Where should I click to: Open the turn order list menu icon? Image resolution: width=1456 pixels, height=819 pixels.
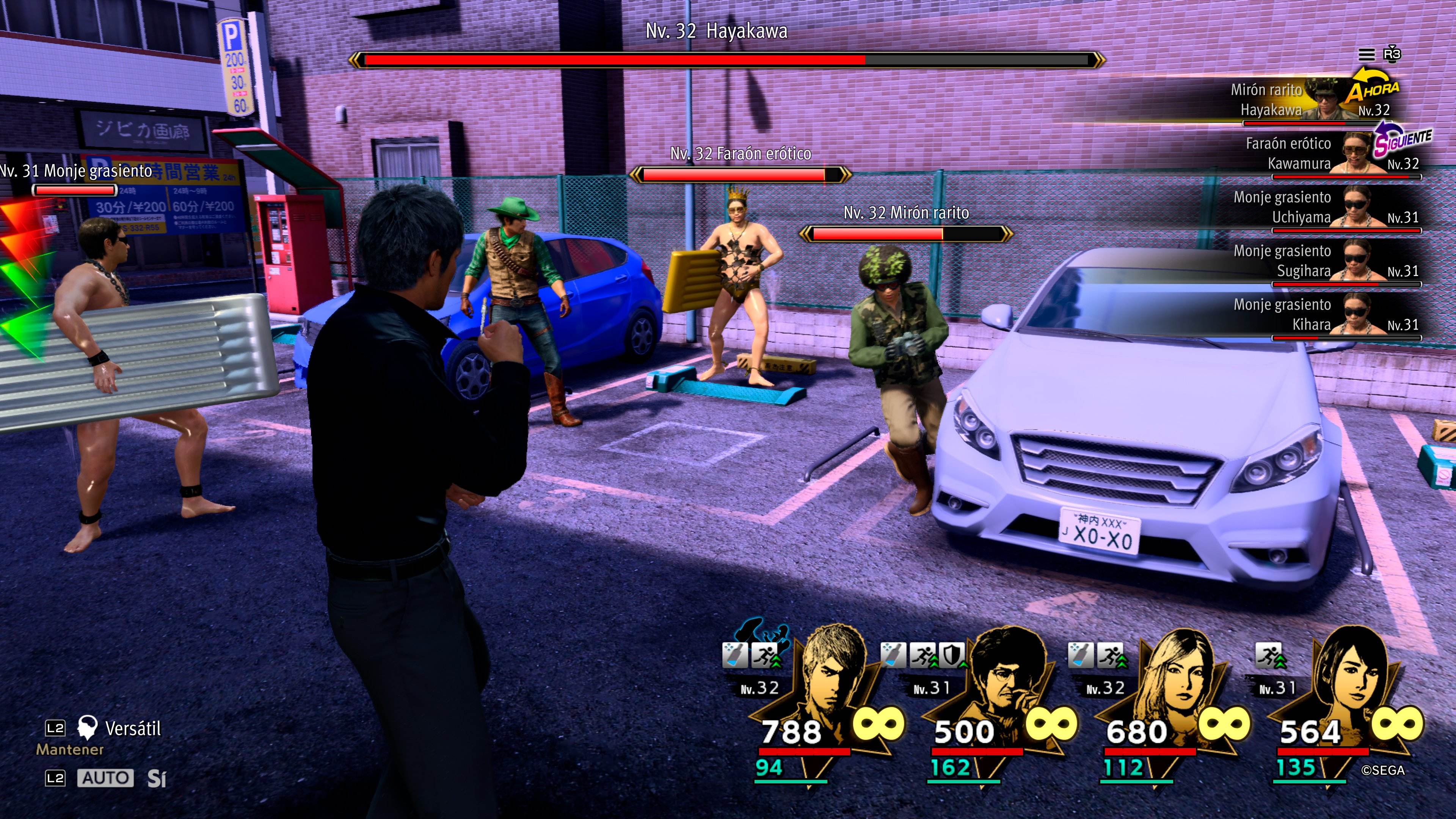click(x=1366, y=55)
